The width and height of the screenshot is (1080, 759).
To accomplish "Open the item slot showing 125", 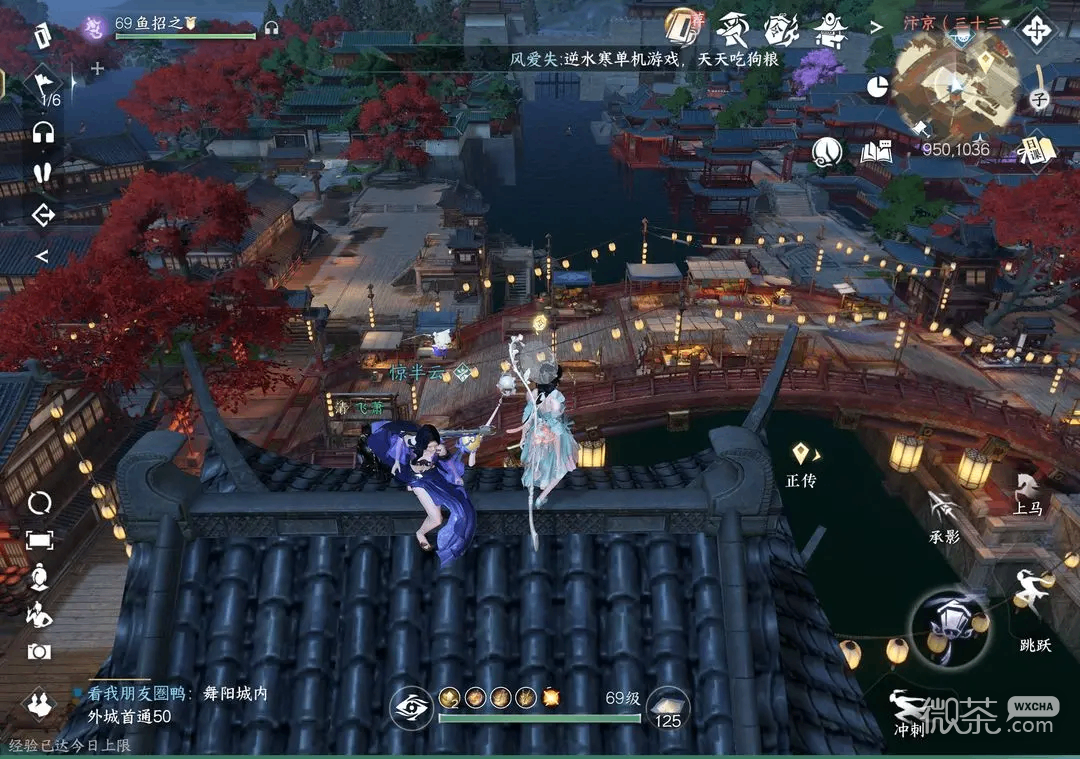I will coord(667,708).
